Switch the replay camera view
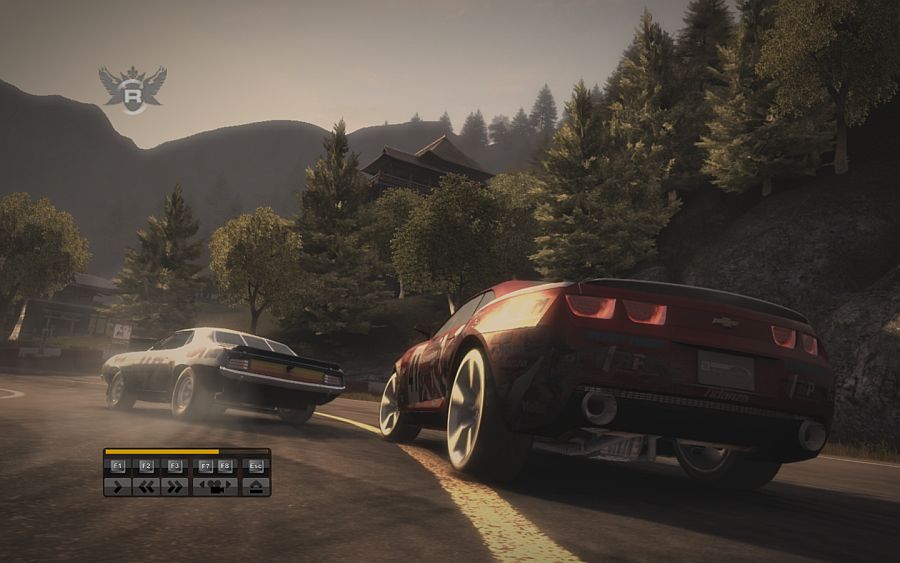Image resolution: width=900 pixels, height=563 pixels. click(215, 487)
